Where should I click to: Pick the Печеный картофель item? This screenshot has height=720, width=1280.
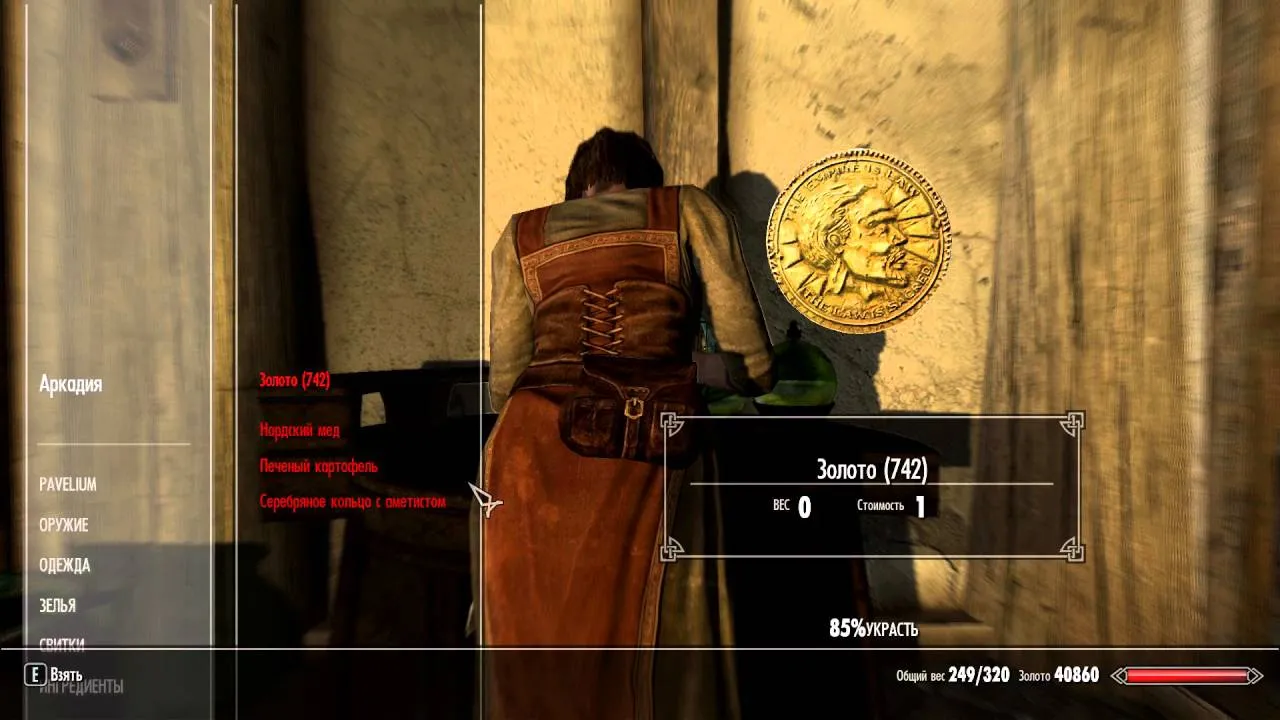(318, 466)
